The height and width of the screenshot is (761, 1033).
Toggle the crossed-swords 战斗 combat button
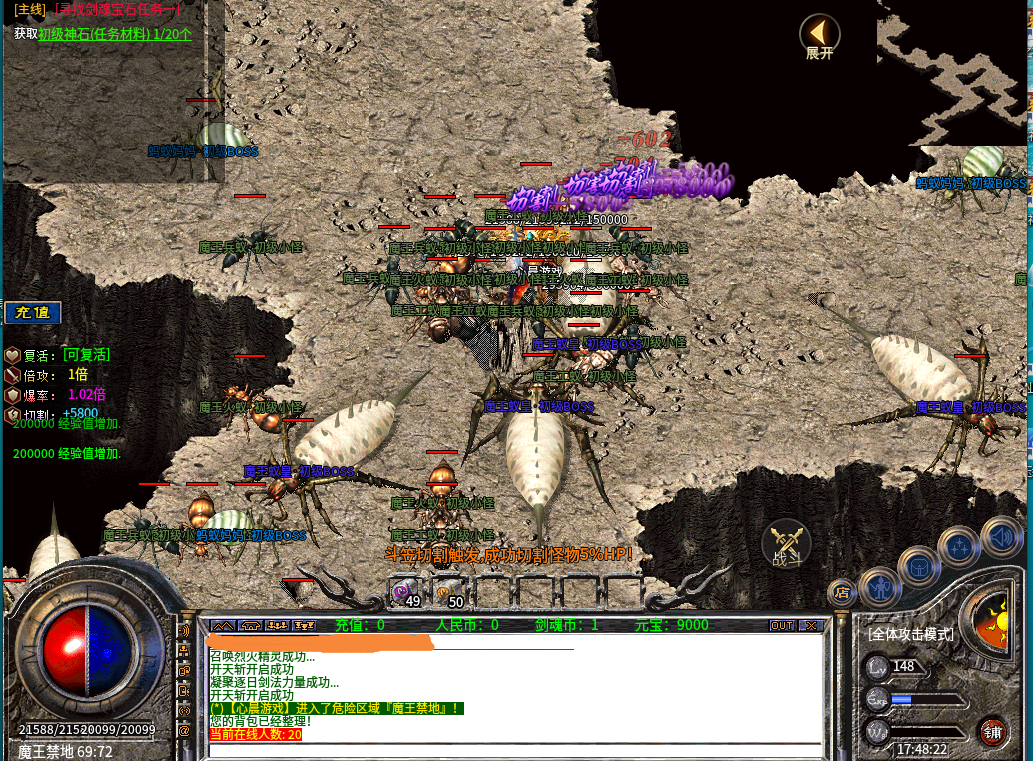[x=787, y=545]
